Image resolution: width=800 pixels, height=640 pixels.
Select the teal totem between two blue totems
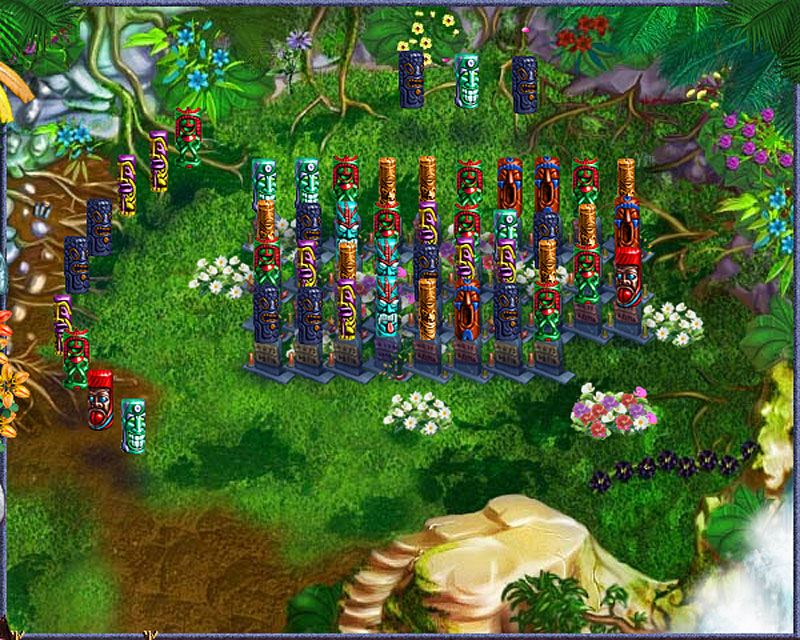(x=467, y=82)
